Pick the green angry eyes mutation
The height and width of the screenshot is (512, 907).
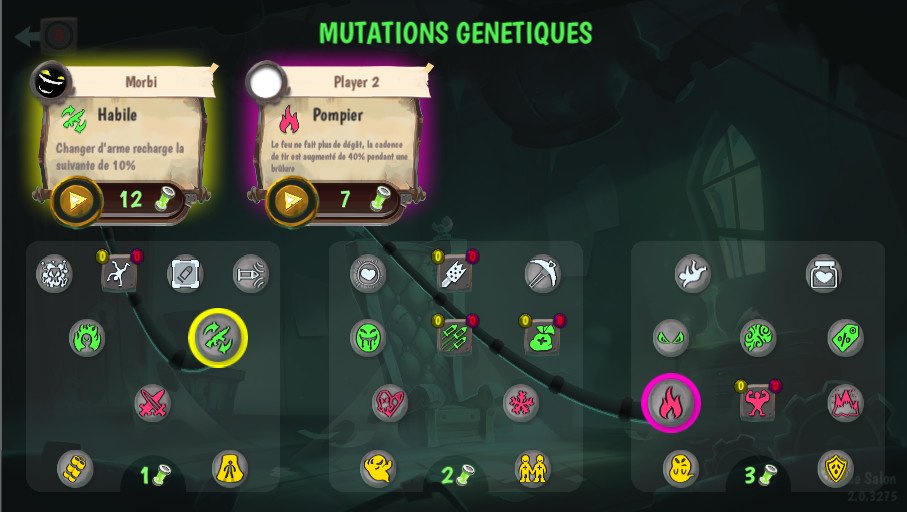[670, 337]
